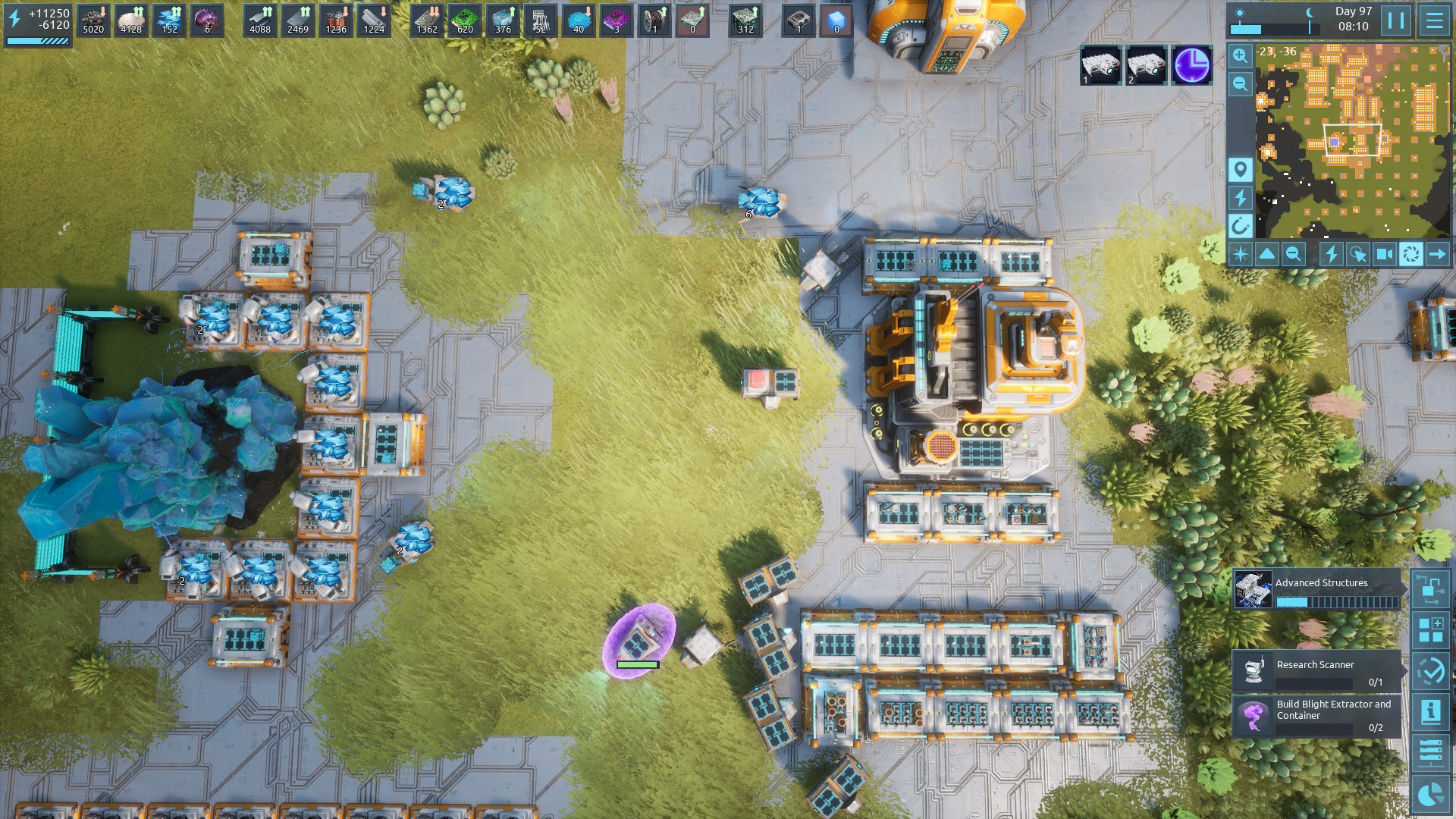
Task: Open the tech tree panel button
Action: point(1431,589)
